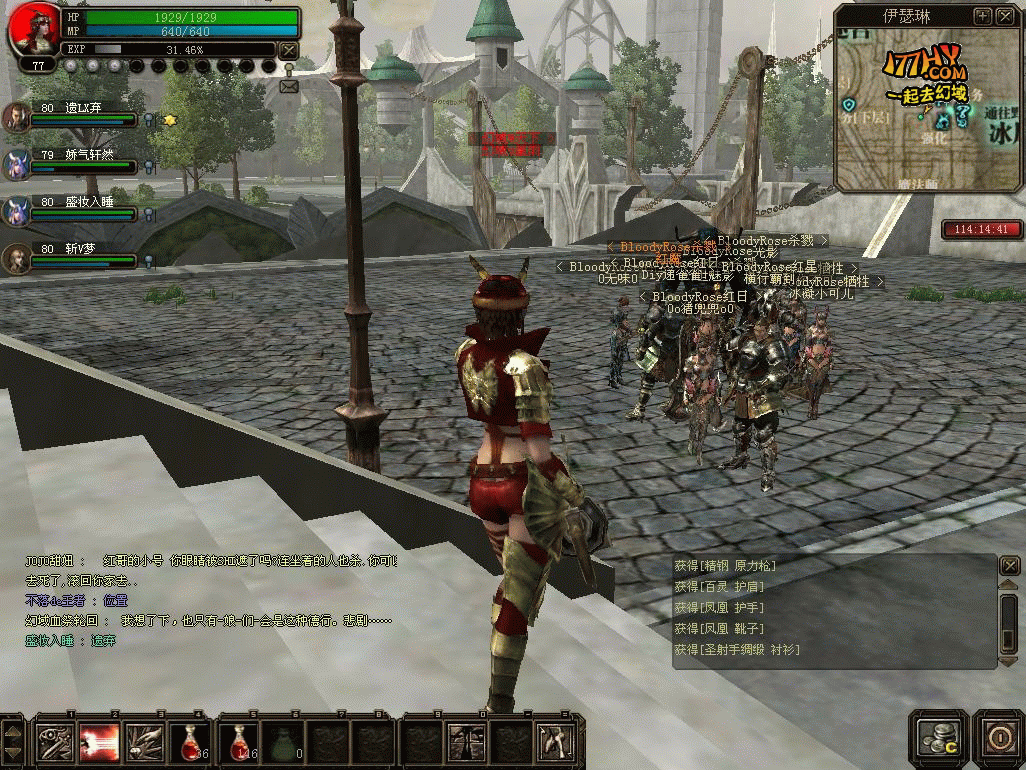Close the item loot log panel
The width and height of the screenshot is (1026, 770).
coord(1009,566)
